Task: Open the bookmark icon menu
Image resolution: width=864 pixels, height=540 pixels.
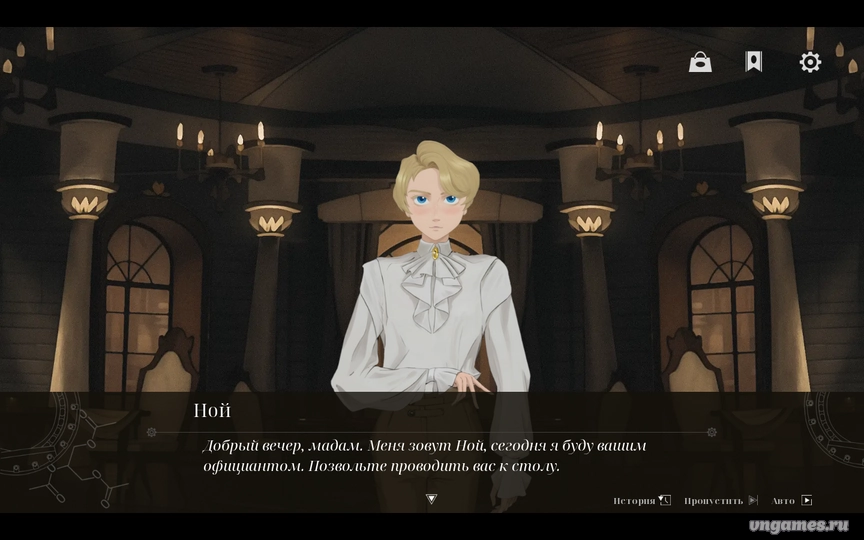Action: pyautogui.click(x=753, y=62)
